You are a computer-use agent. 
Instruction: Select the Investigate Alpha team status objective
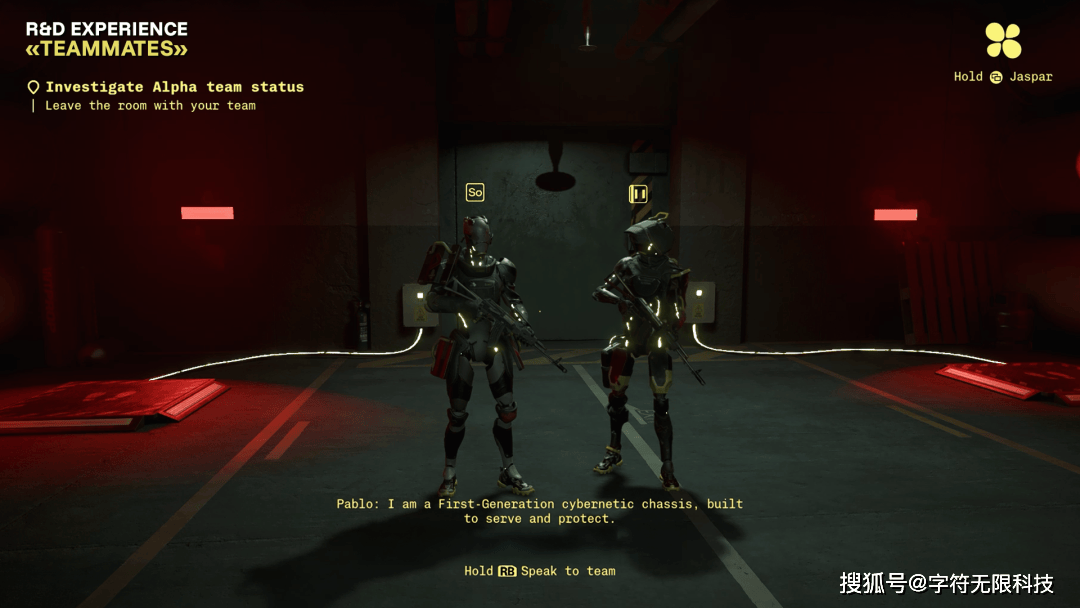coord(173,87)
